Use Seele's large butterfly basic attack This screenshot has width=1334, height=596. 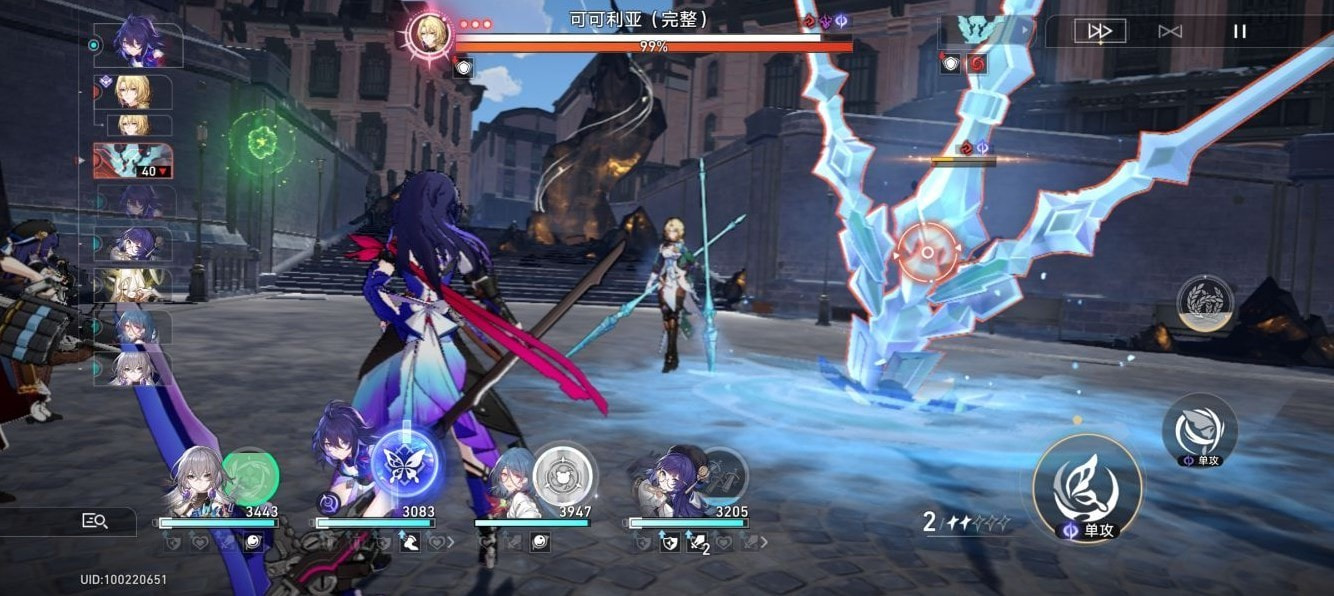pyautogui.click(x=1087, y=487)
